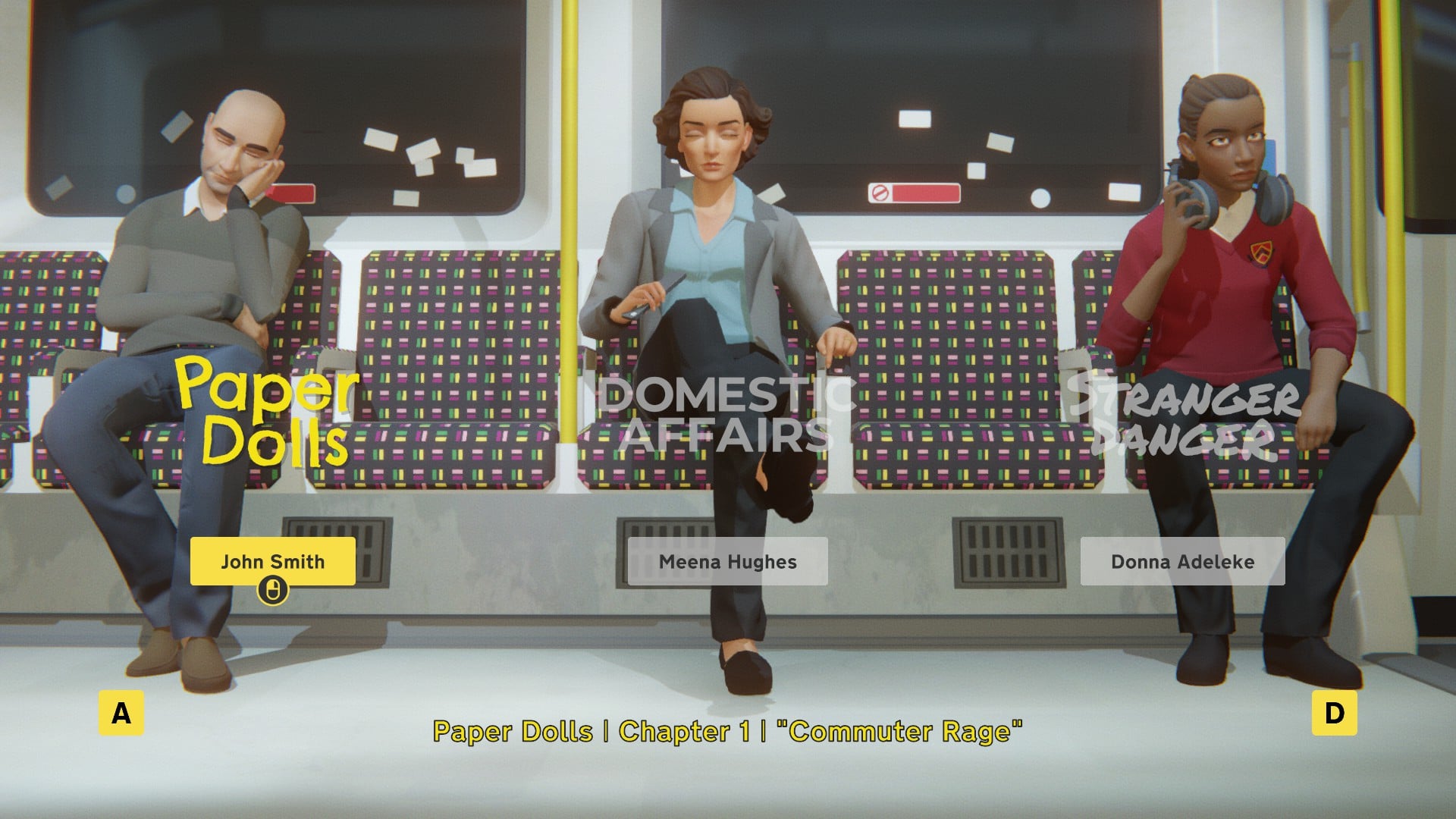
Task: Click the white circular button on the right window
Action: click(x=1040, y=198)
